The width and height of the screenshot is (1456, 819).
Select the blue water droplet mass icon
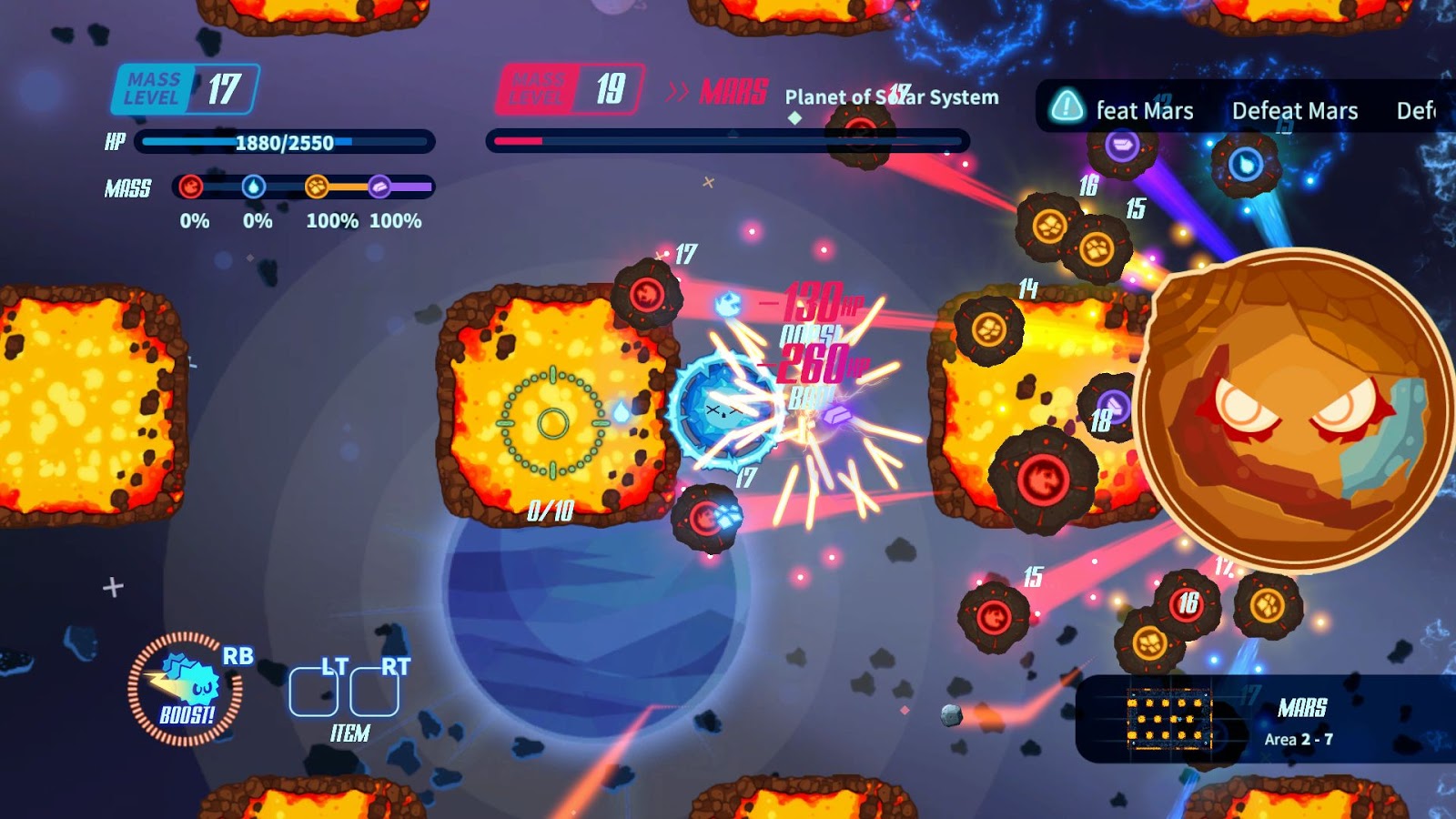click(255, 188)
